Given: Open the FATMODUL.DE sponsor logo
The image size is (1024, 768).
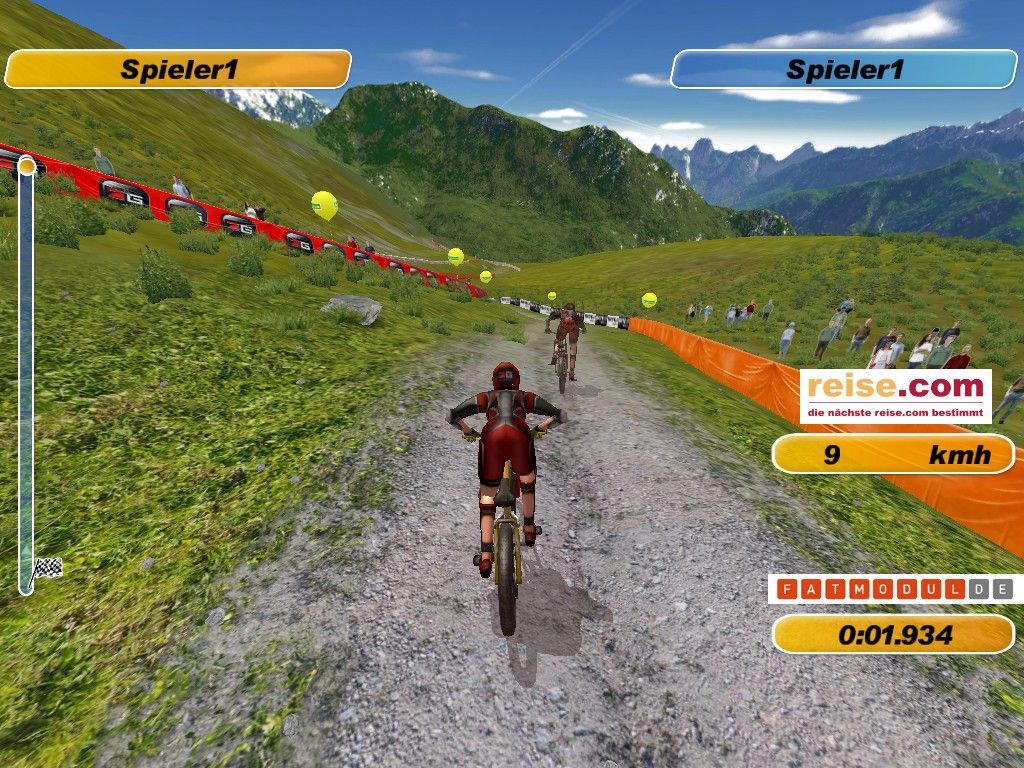Looking at the screenshot, I should [895, 589].
